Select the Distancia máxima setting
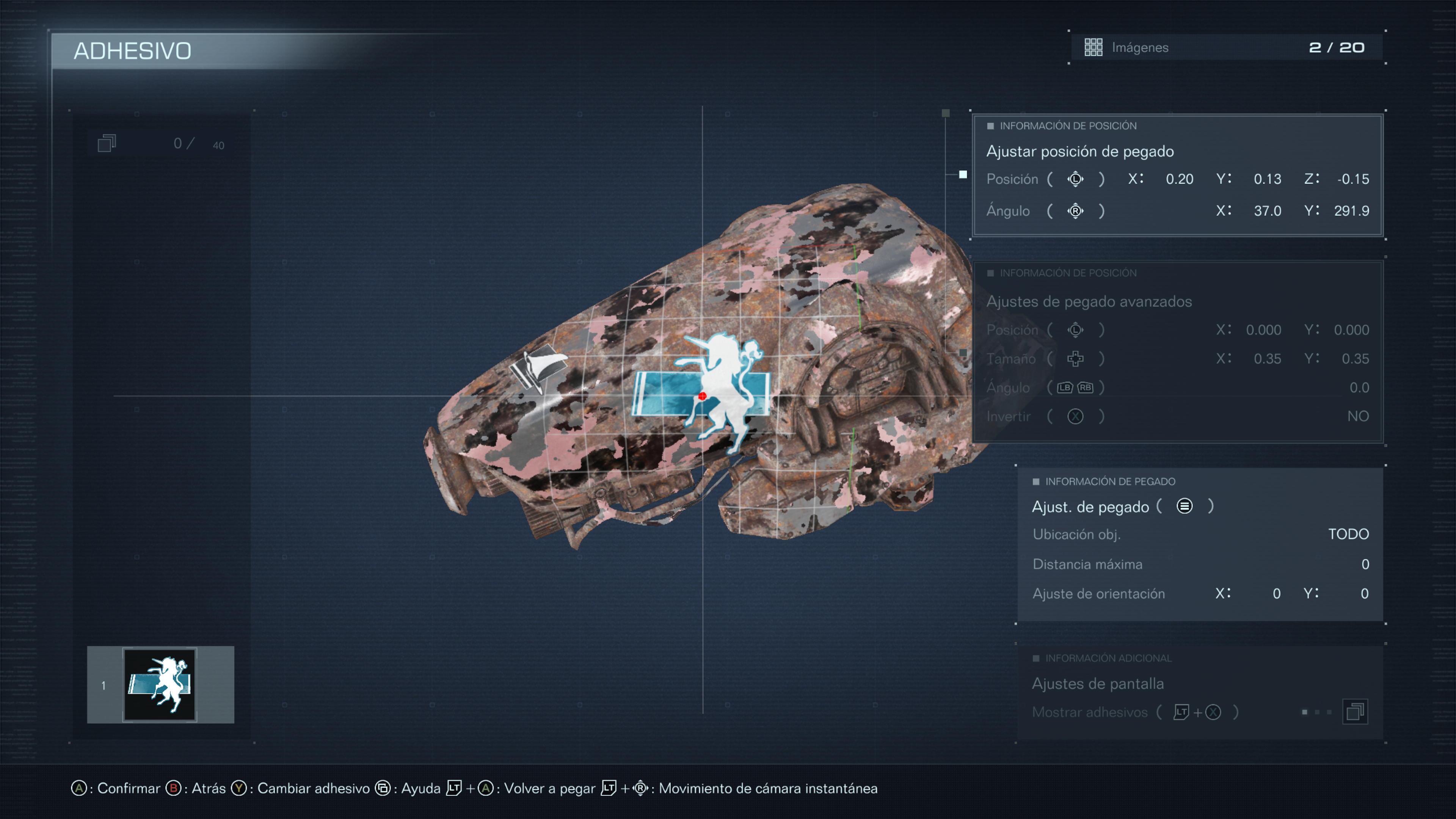Screen dimensions: 1456x819 click(x=1199, y=564)
